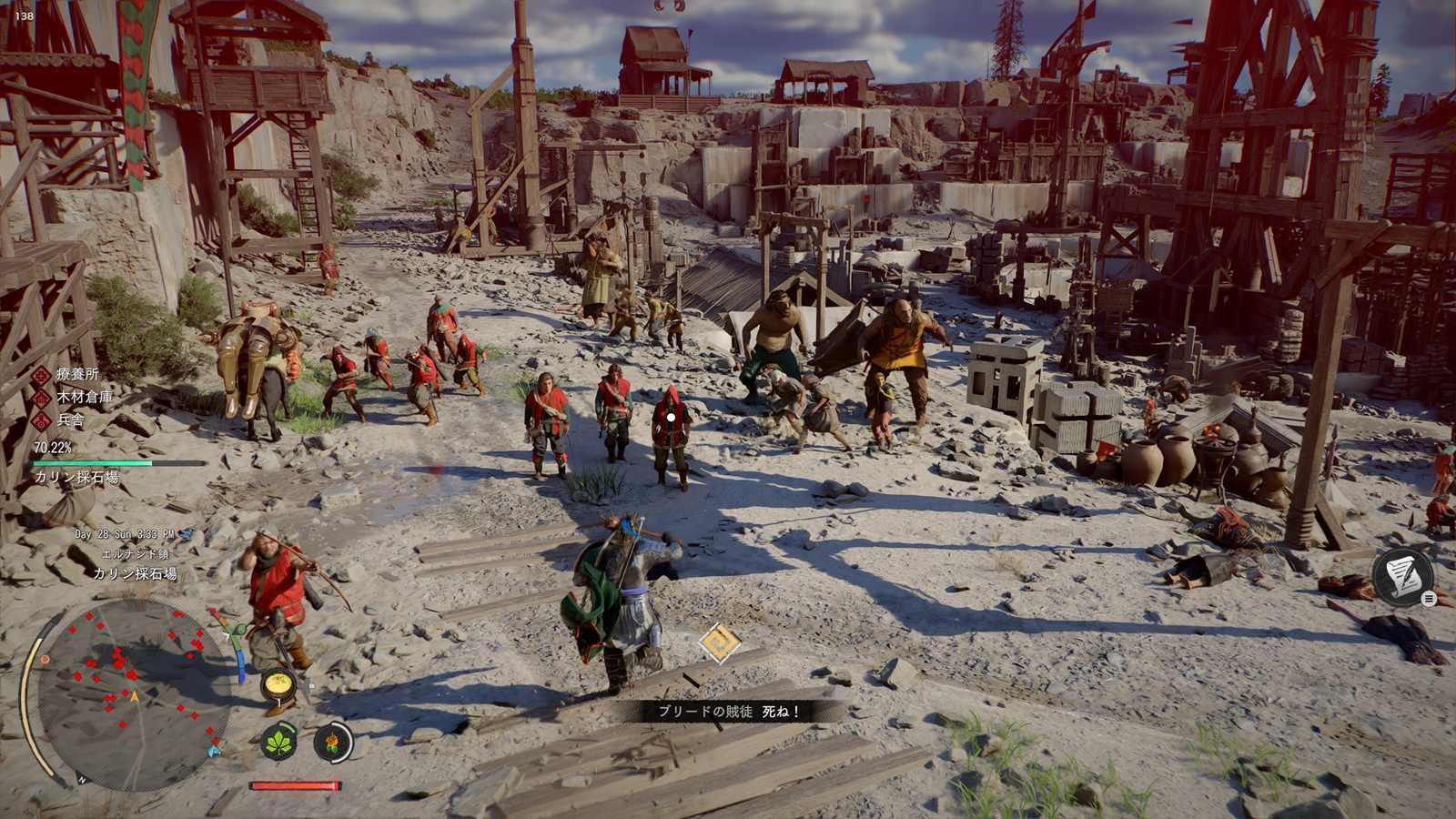
Task: Select the 木材倉庫 objective entry
Action: tap(84, 397)
